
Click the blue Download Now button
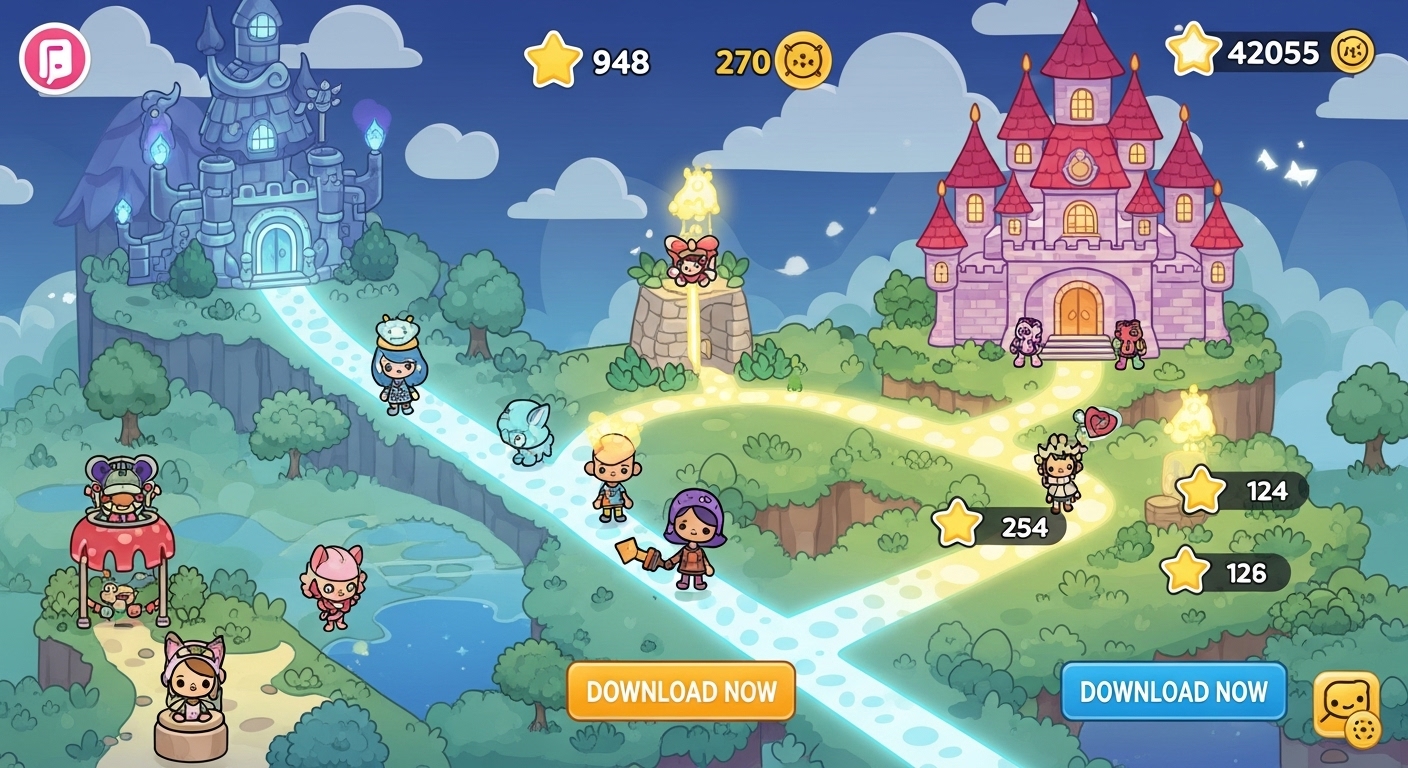click(x=1173, y=691)
